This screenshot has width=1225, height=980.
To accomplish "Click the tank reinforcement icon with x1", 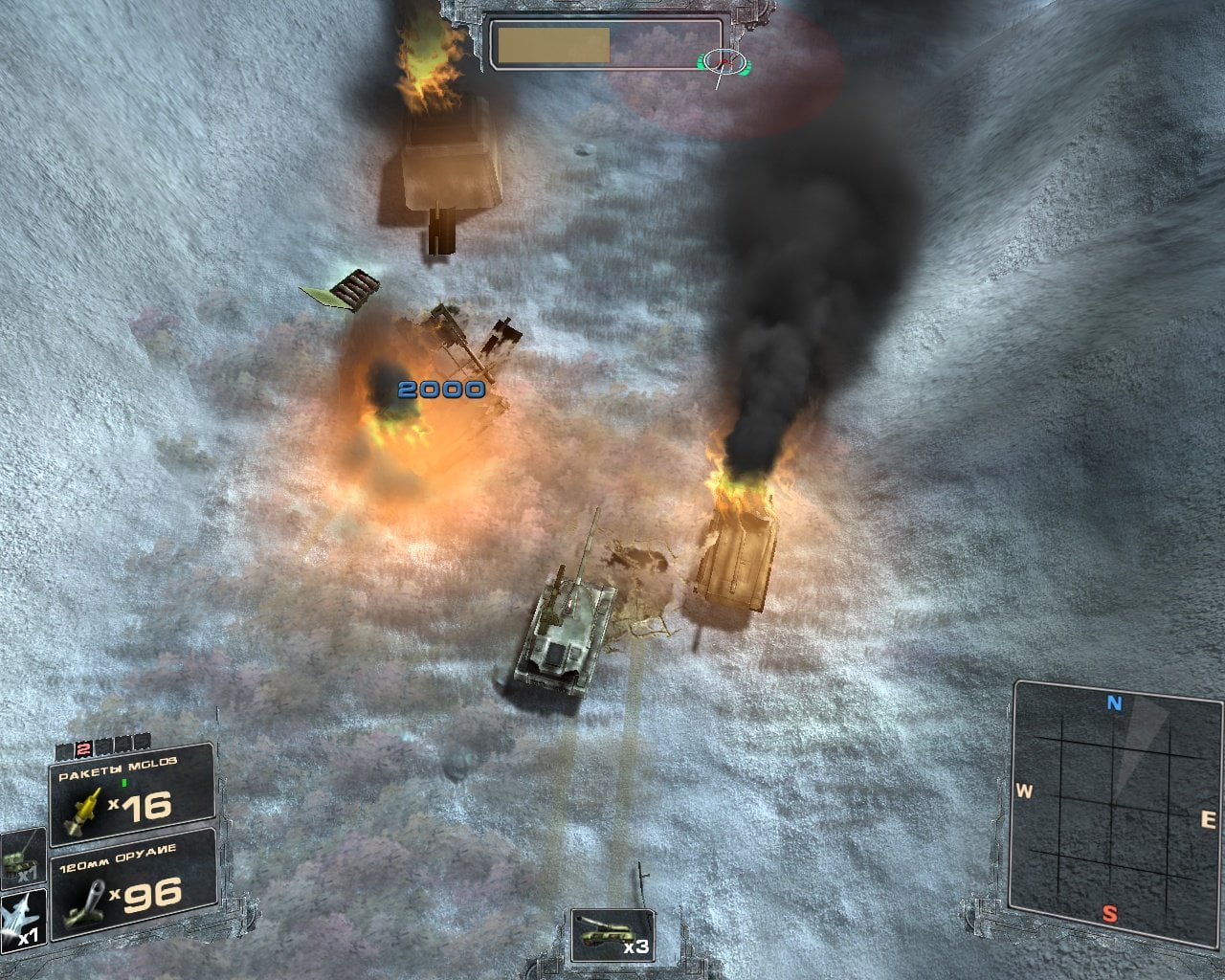I will pos(23,856).
